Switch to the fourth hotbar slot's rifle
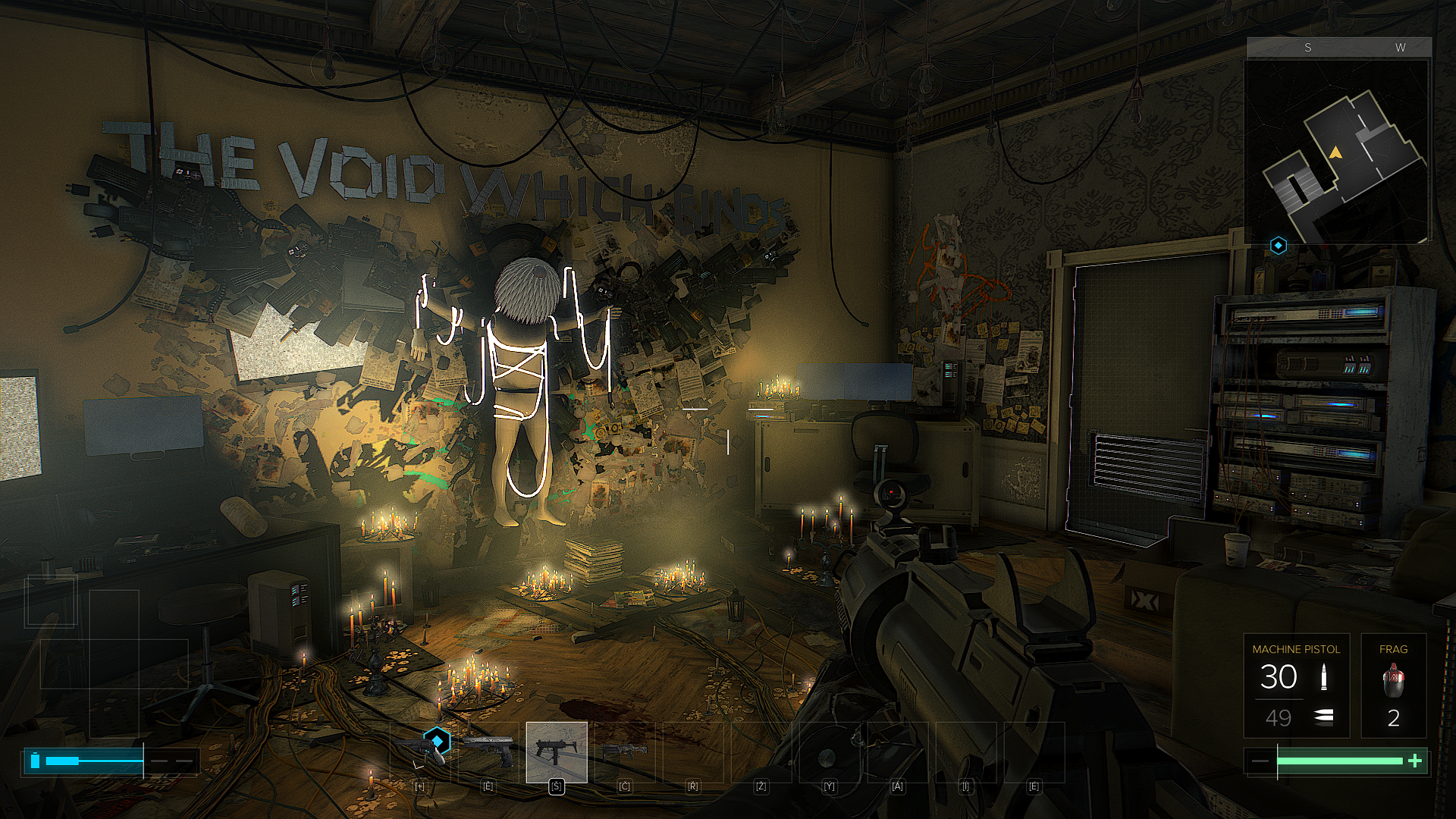This screenshot has width=1456, height=819. [625, 752]
